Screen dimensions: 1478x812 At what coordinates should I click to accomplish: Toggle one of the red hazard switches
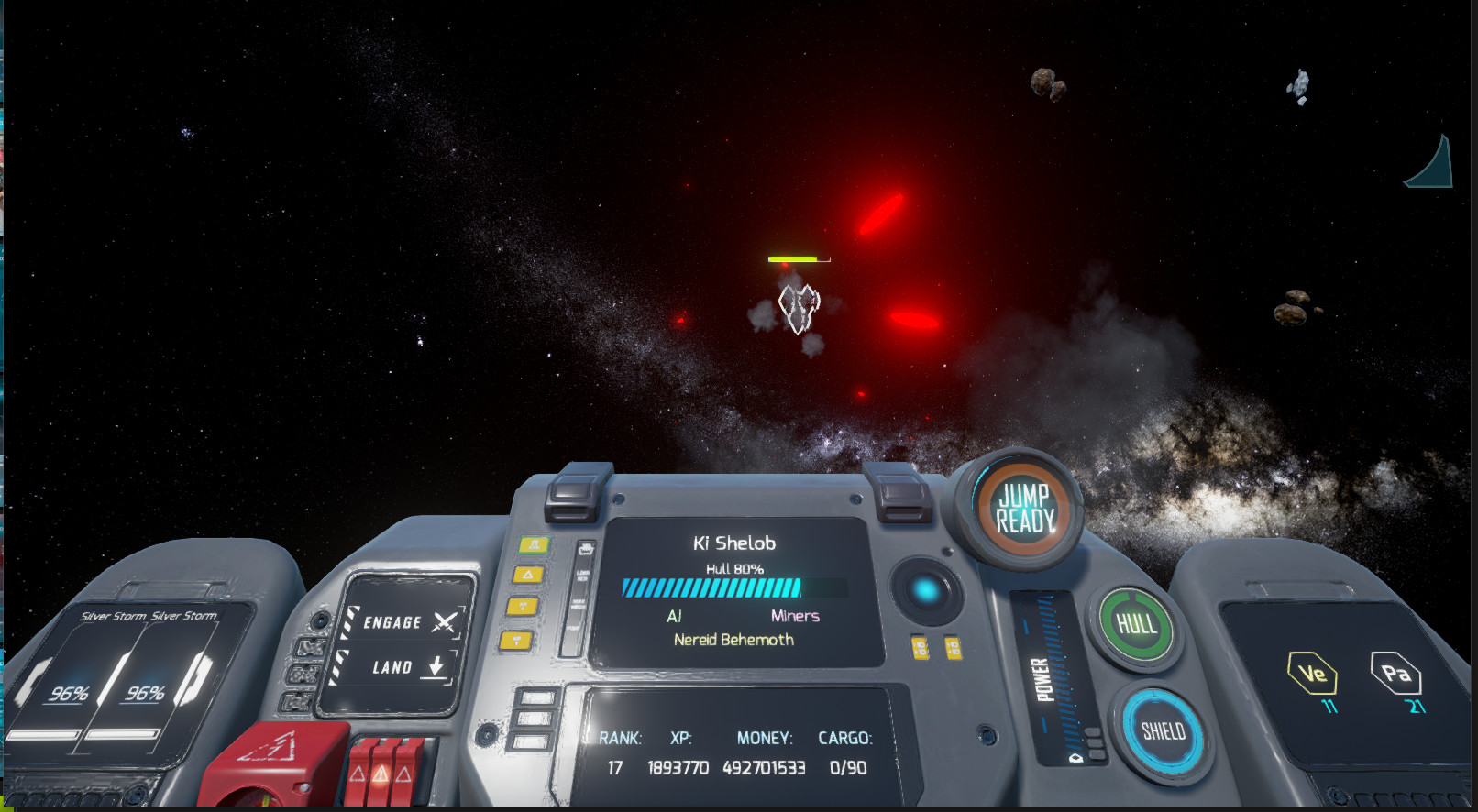click(381, 774)
